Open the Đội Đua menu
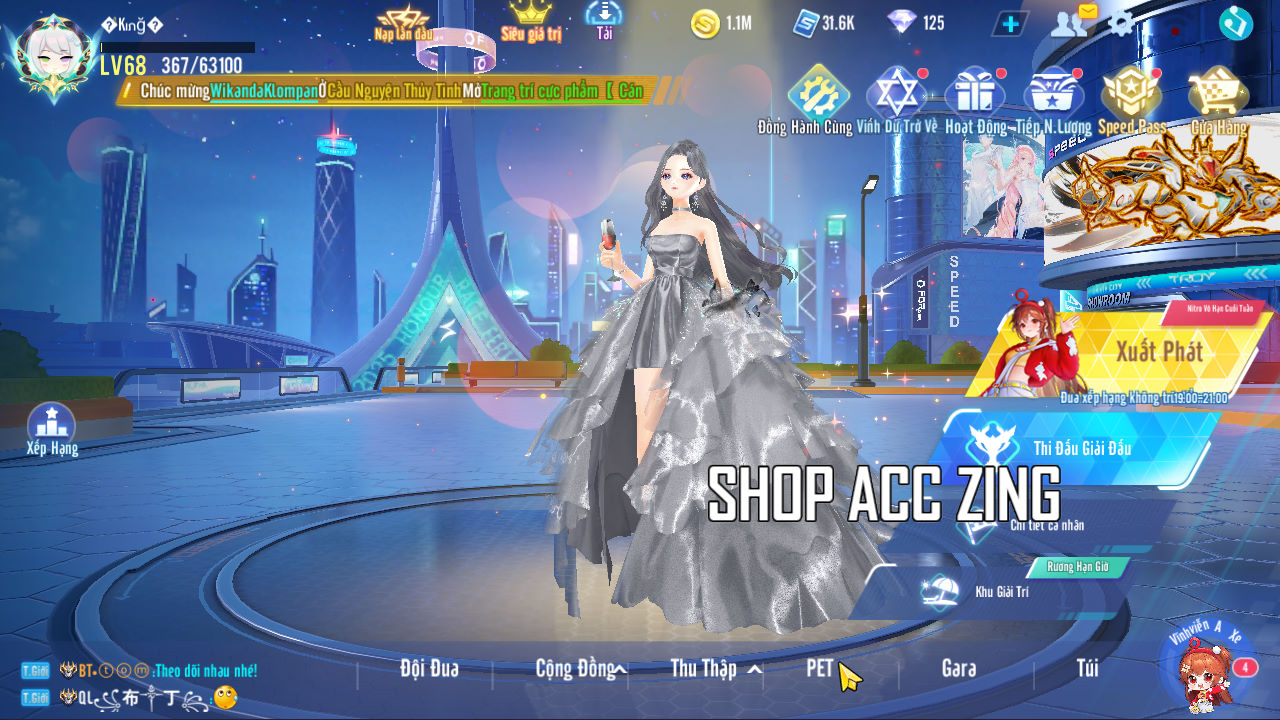The image size is (1280, 720). point(429,669)
